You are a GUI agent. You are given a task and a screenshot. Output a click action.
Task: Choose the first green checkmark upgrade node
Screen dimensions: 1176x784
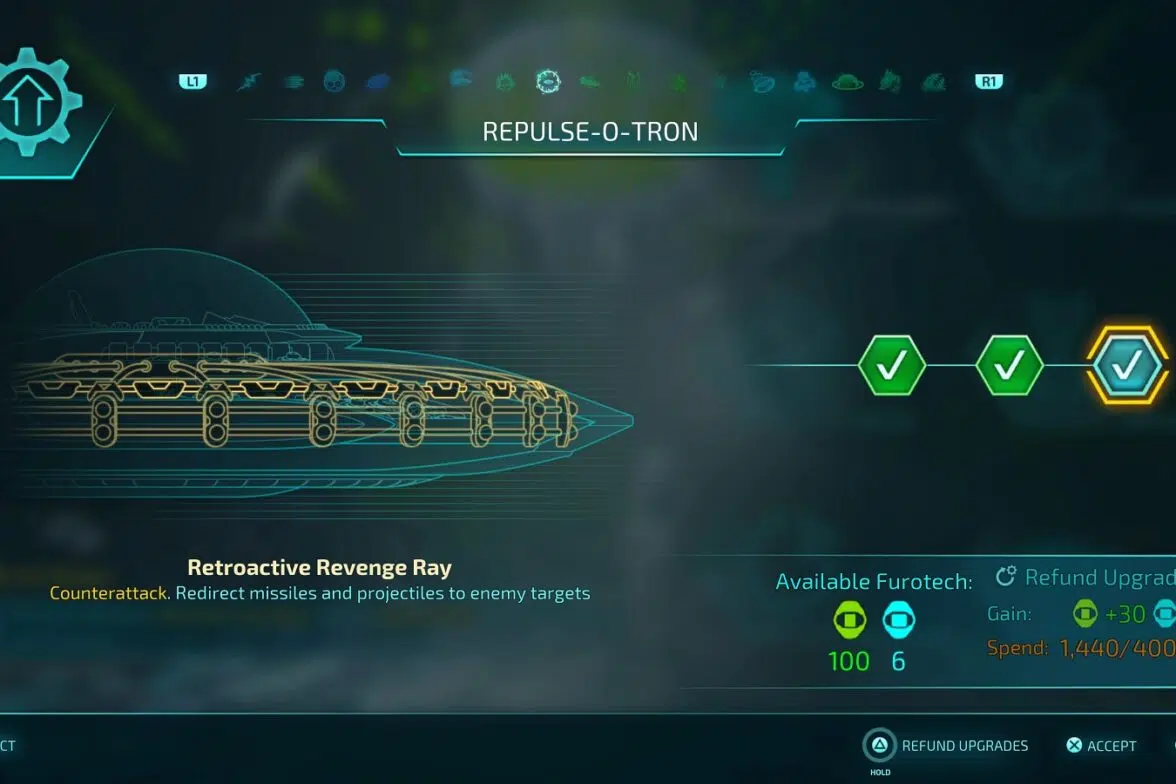[892, 366]
